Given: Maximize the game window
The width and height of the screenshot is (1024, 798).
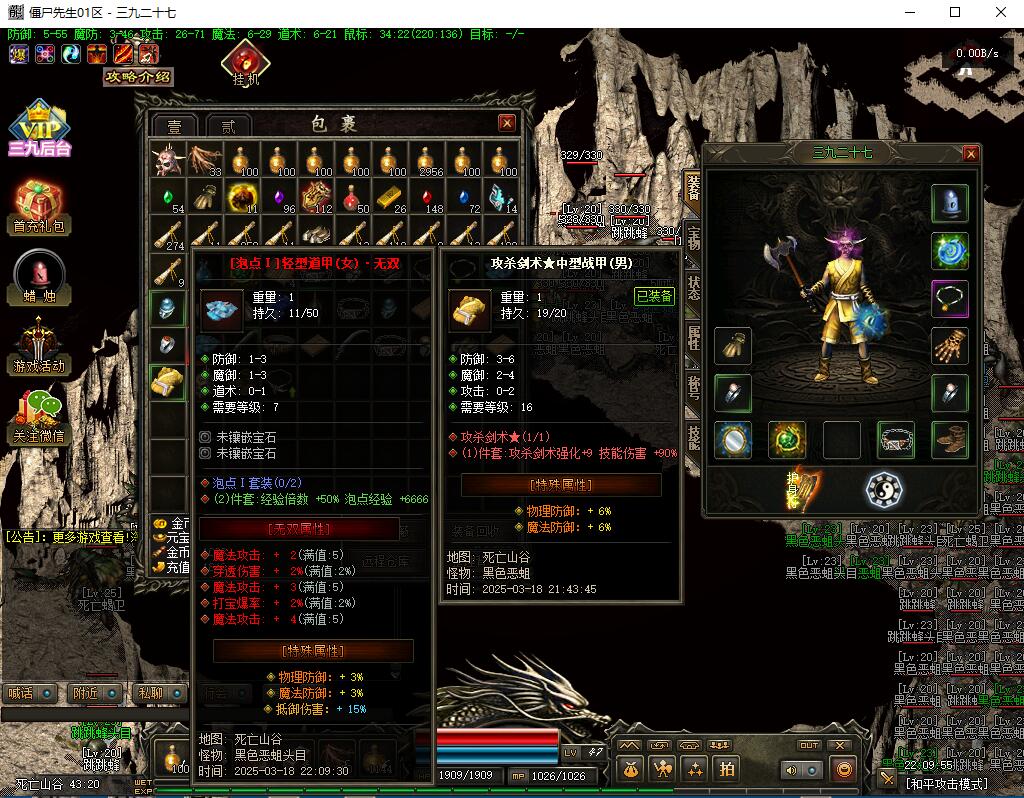Looking at the screenshot, I should [x=954, y=13].
